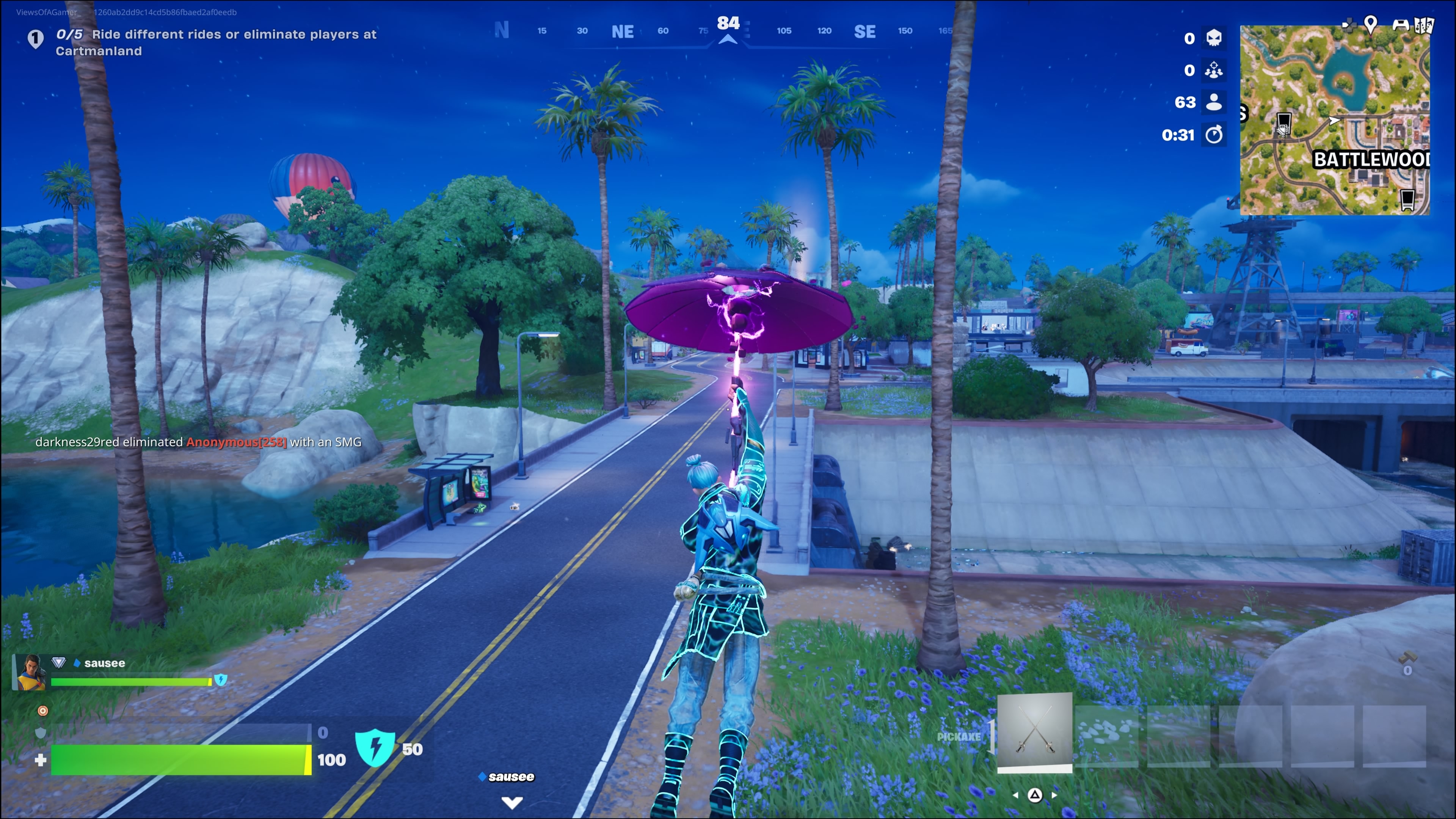Click the folded map icon

pos(1425,25)
